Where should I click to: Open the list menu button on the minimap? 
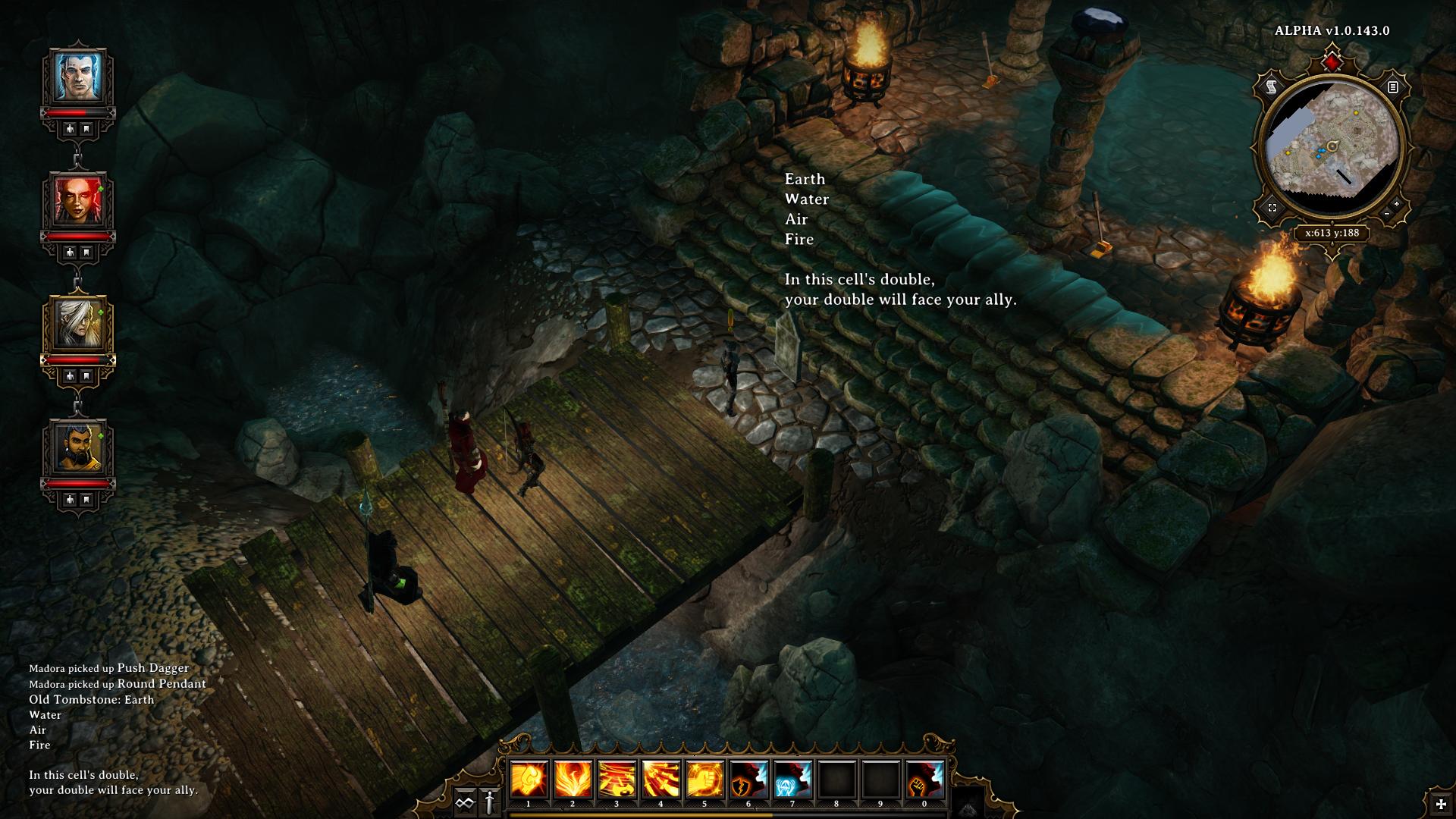(x=1393, y=87)
